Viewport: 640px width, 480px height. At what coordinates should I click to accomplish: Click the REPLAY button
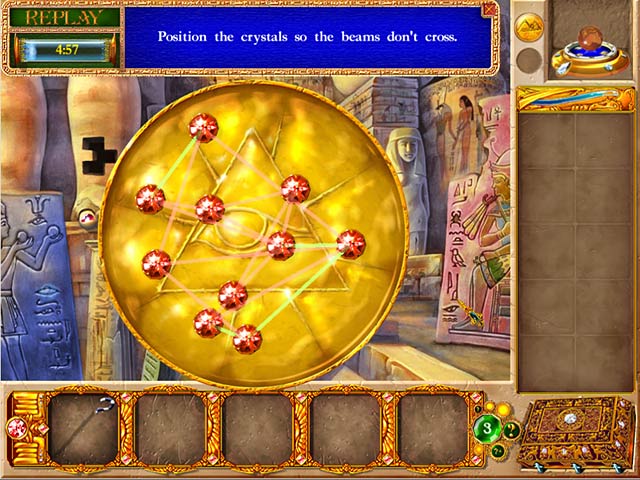coord(64,17)
